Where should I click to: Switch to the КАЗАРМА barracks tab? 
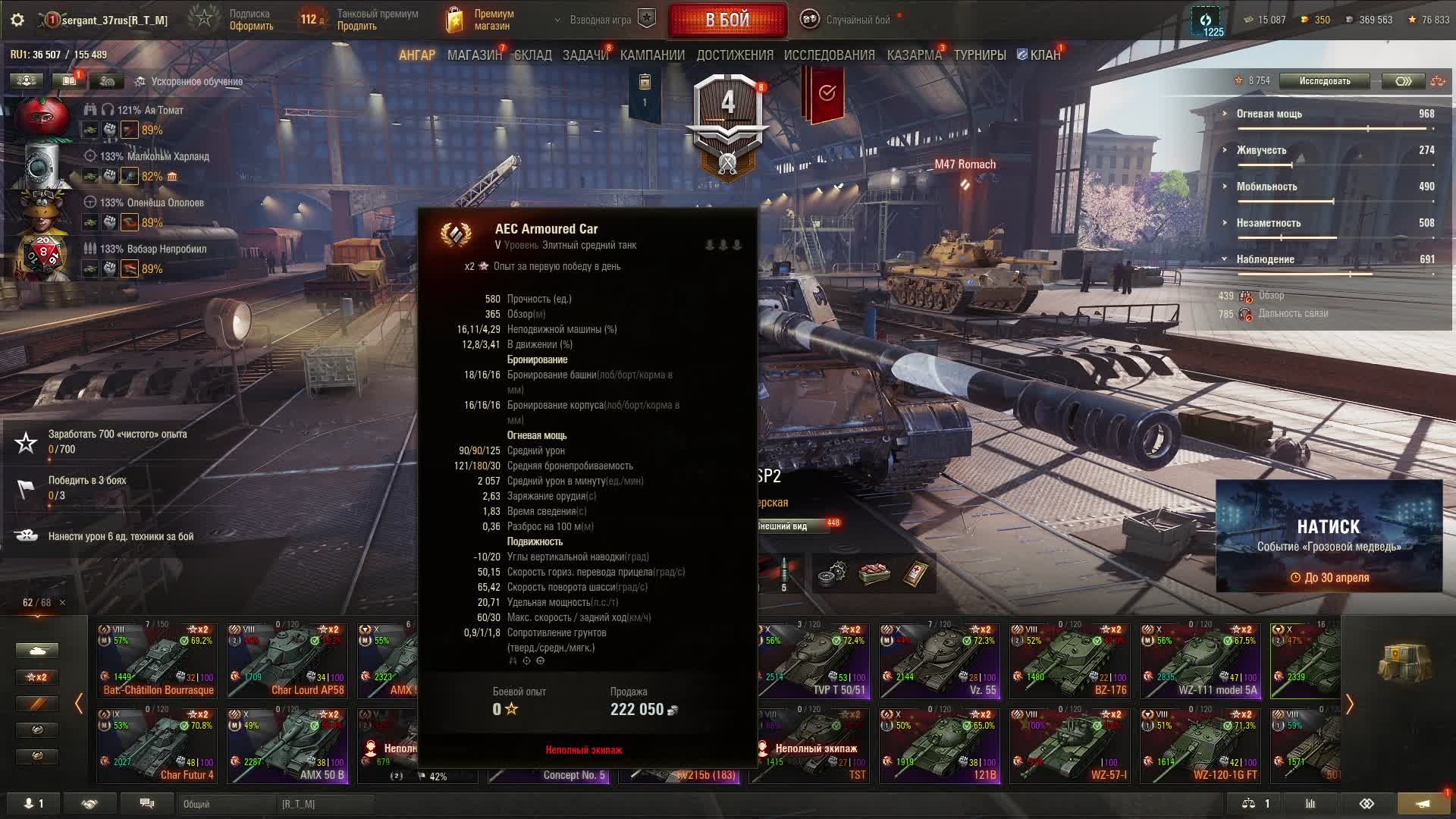(914, 55)
